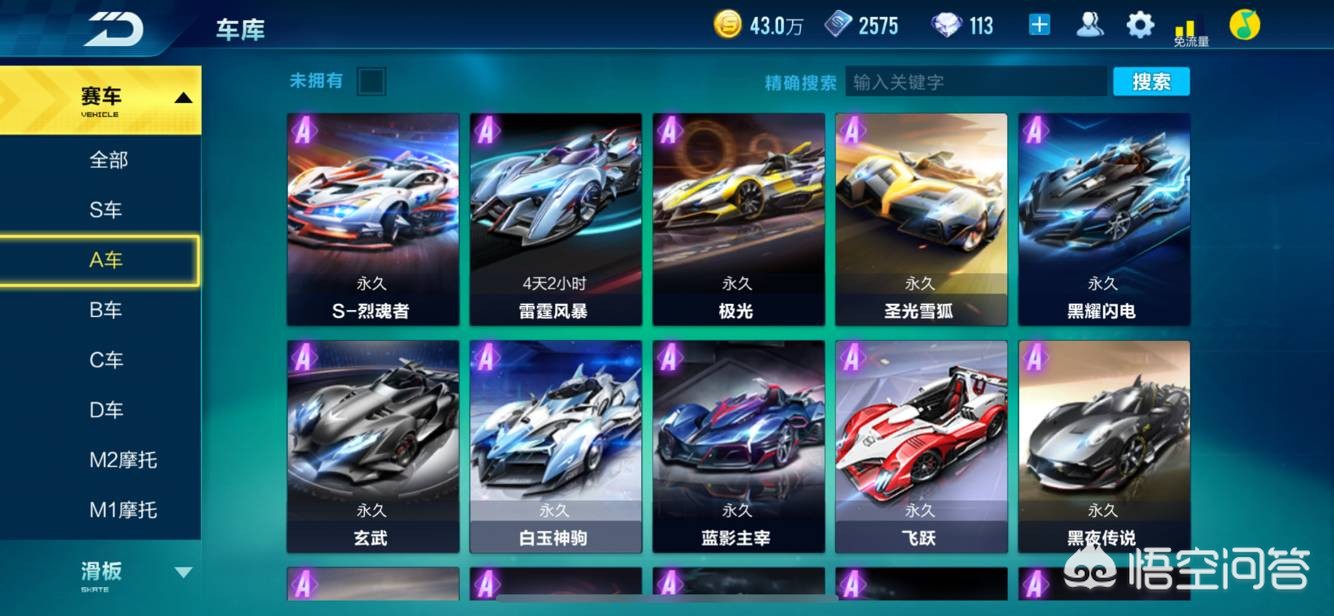The image size is (1334, 616).
Task: Select the S-烈魂者 car card
Action: (373, 219)
